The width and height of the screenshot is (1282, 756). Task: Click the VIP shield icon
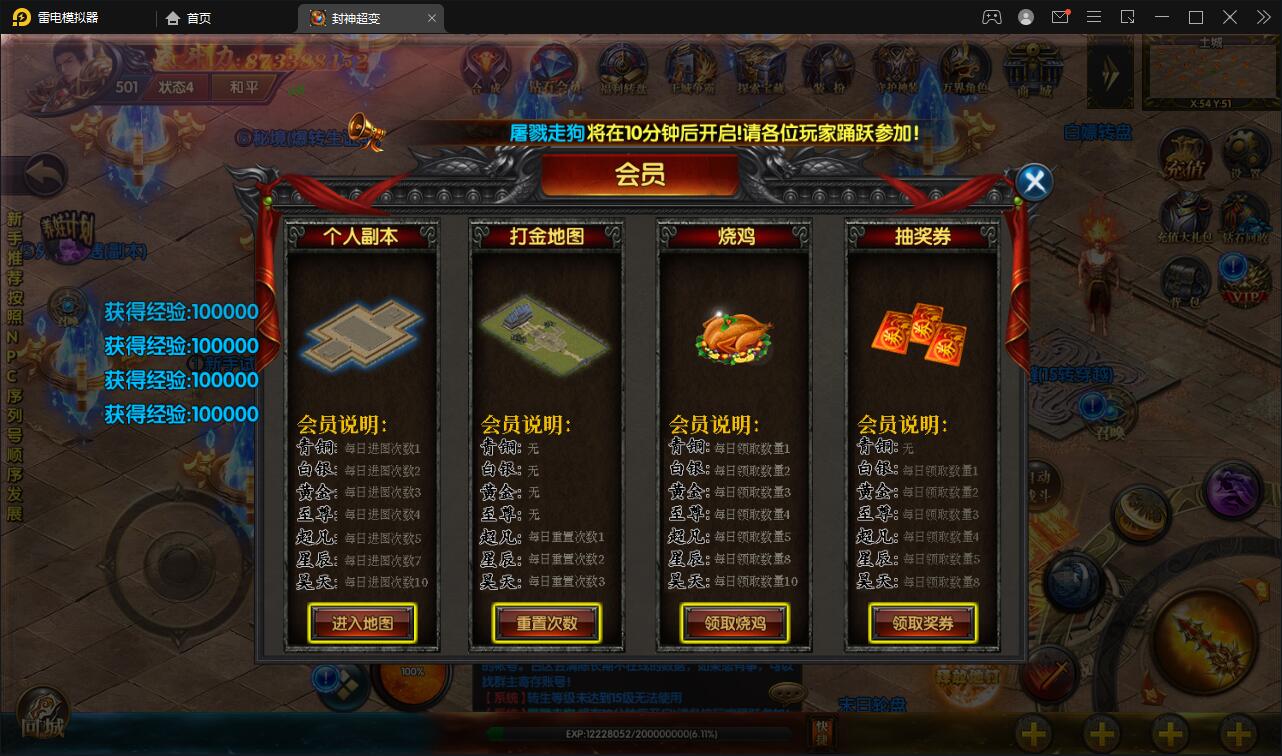(1244, 276)
